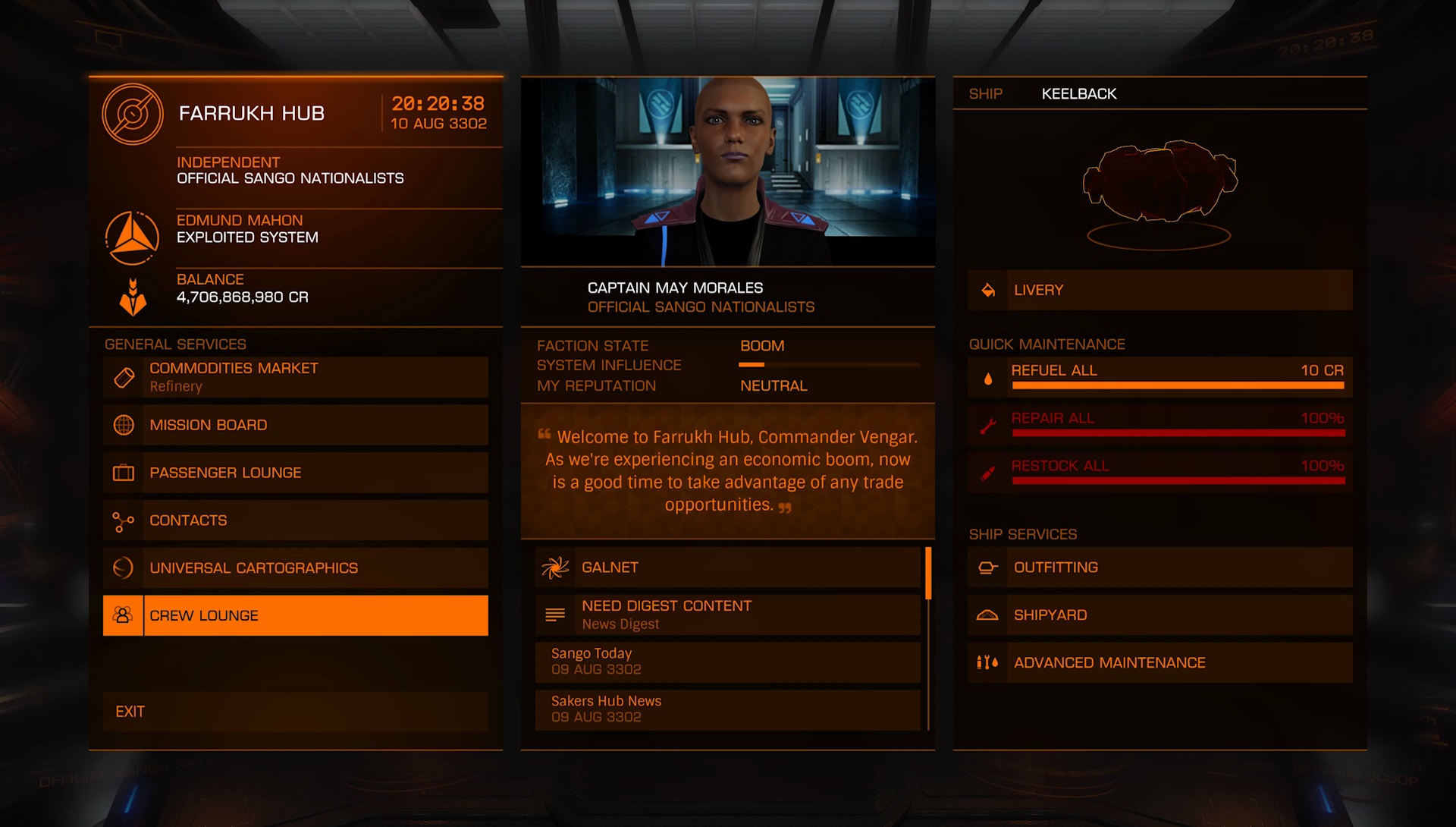Choose the highlighted Crew Lounge entry
This screenshot has height=827, width=1456.
tap(296, 615)
